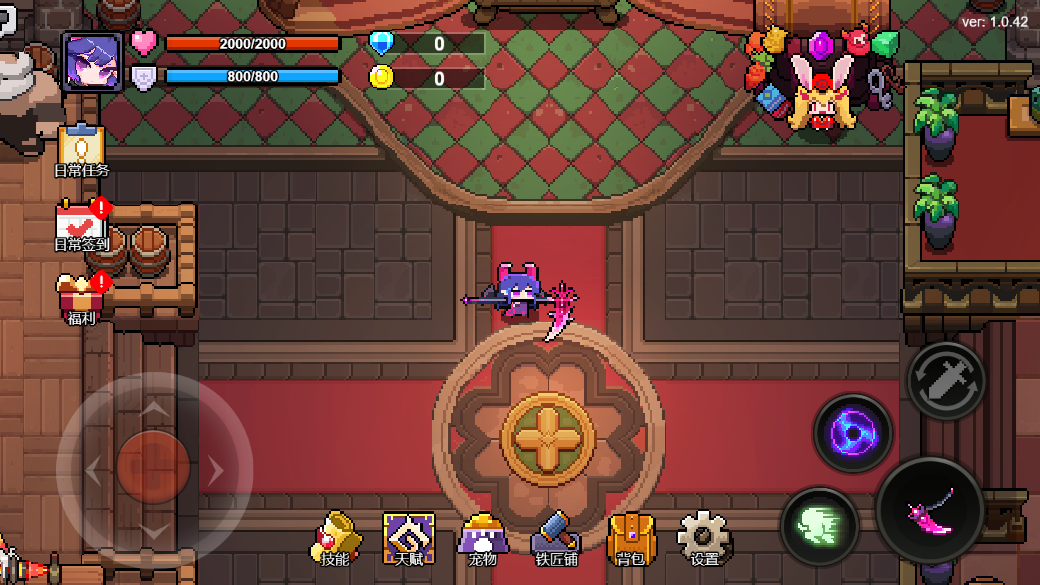
Task: Open the 技能 skills menu
Action: click(335, 538)
